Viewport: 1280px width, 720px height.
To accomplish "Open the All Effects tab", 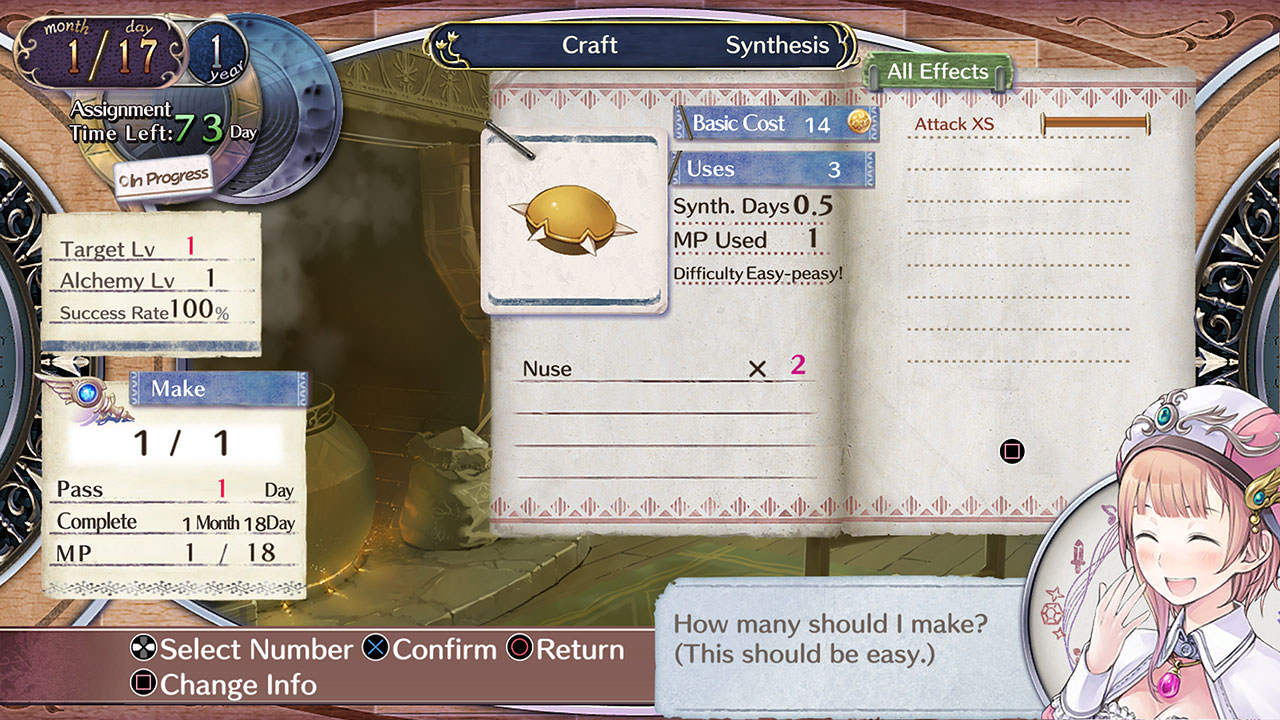I will point(937,72).
